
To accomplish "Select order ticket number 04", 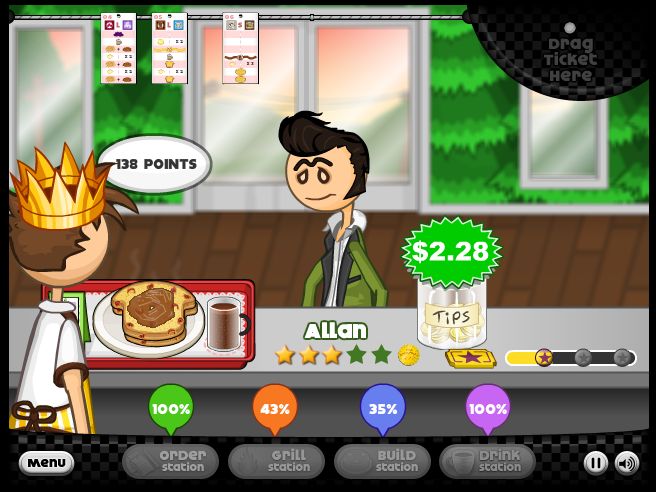I will (118, 48).
